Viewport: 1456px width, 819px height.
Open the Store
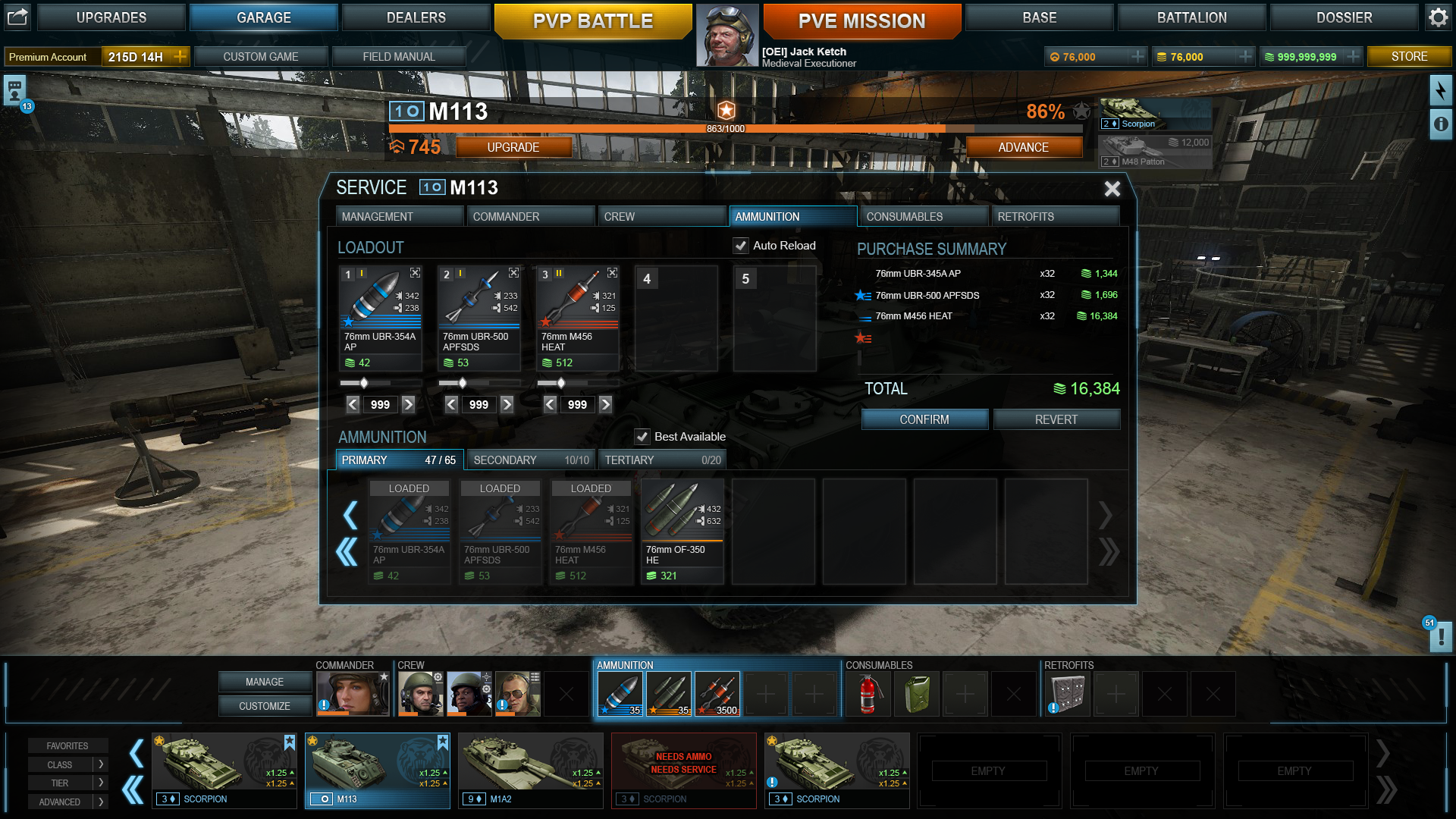point(1408,57)
